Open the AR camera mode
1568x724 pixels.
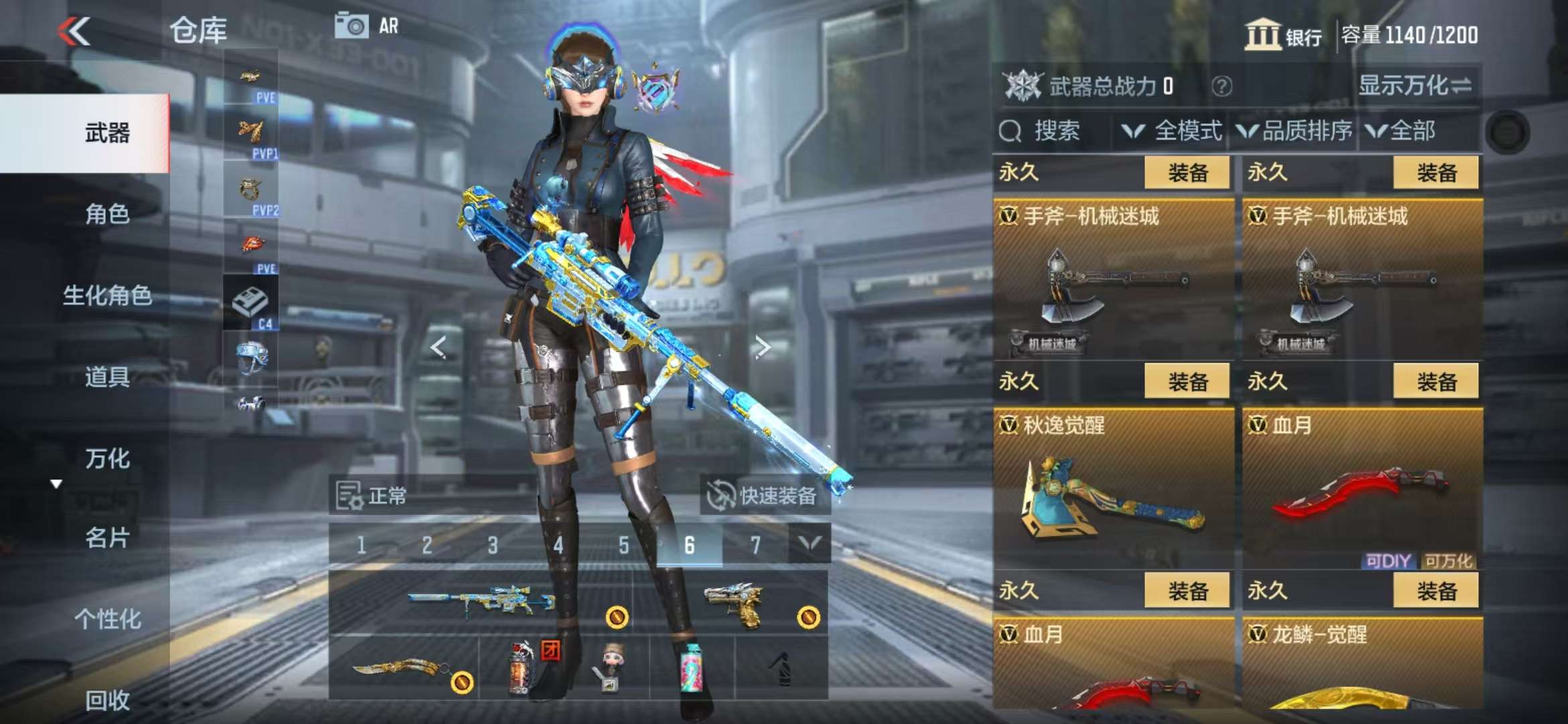(x=367, y=26)
